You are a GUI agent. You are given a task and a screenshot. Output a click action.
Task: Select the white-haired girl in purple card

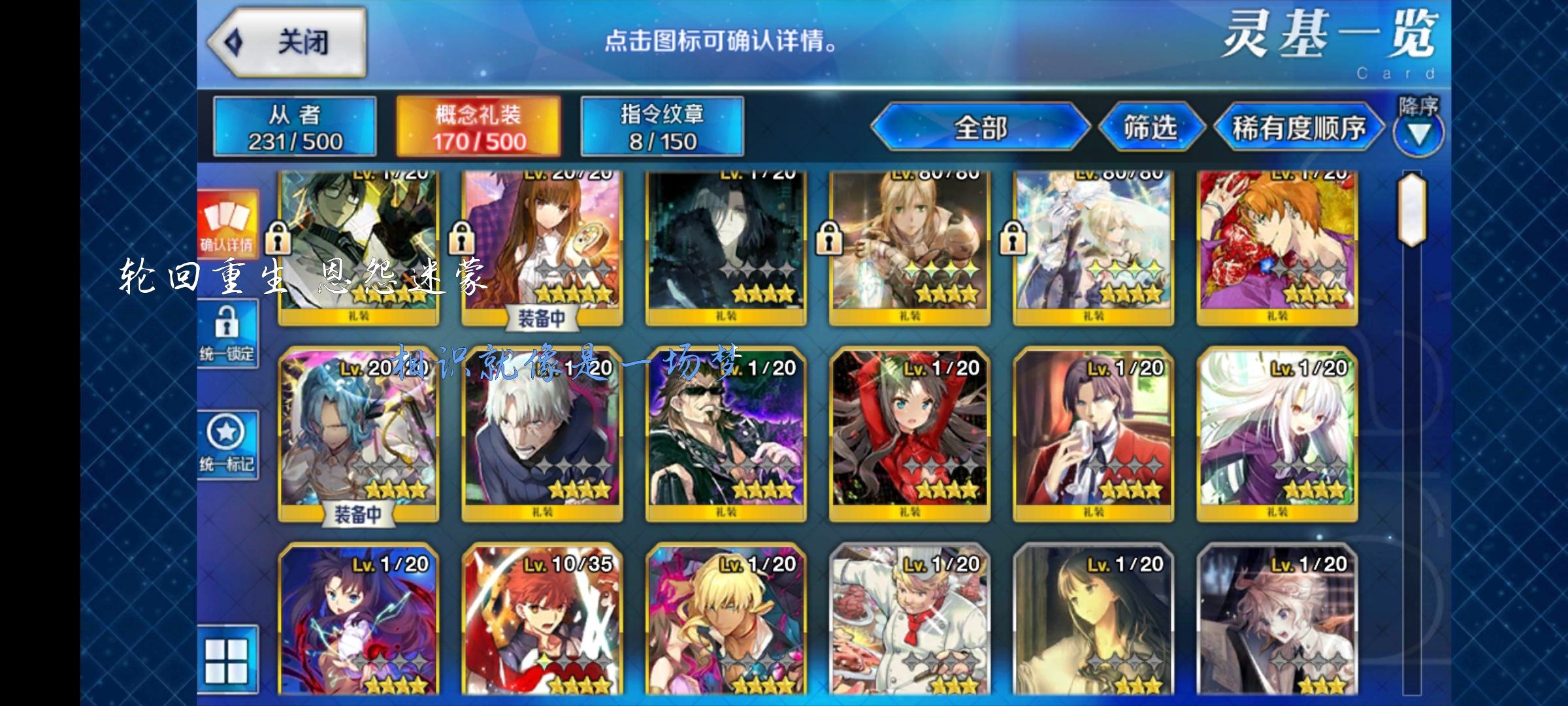tap(1277, 431)
